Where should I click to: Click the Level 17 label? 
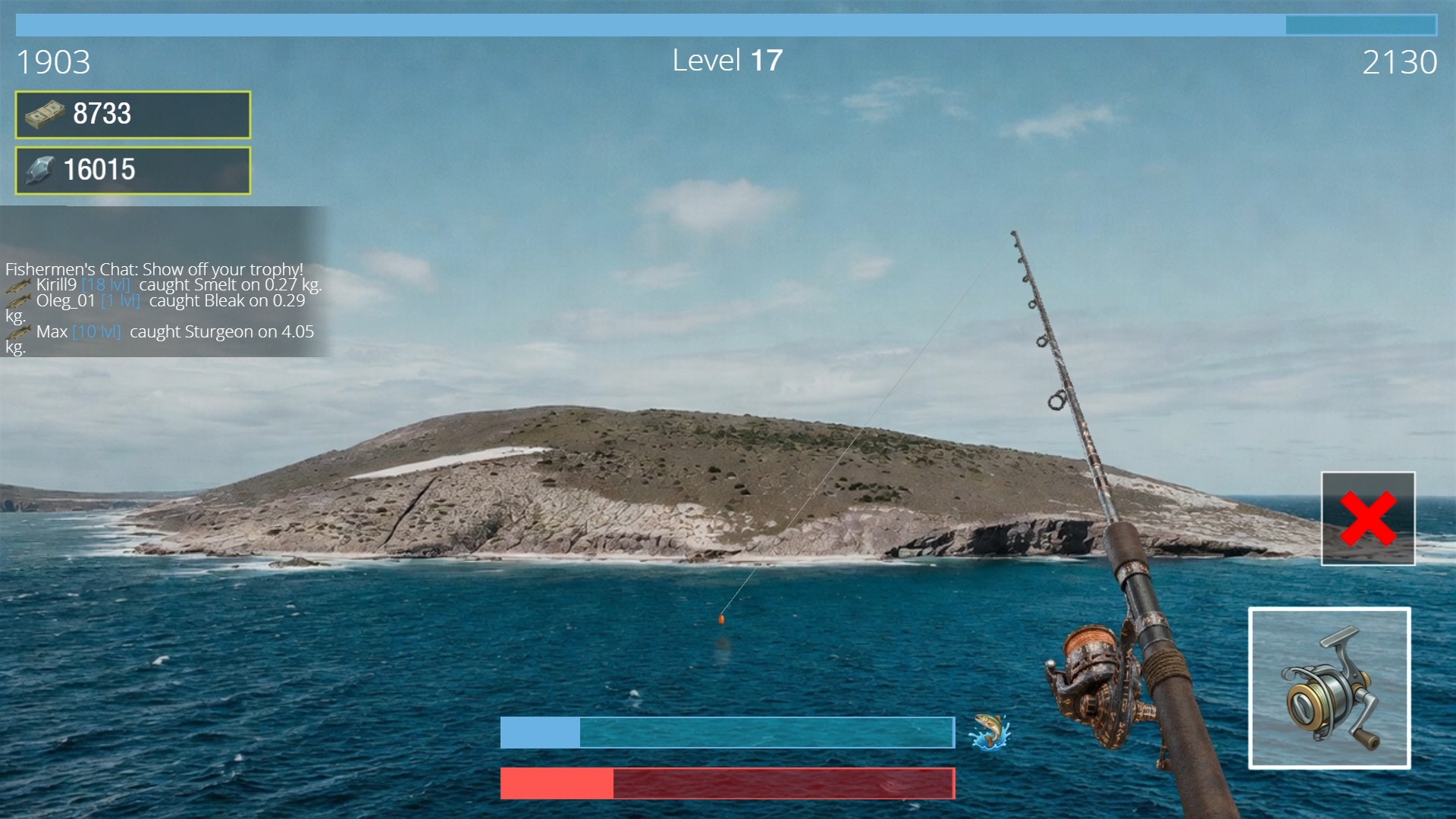[x=727, y=60]
